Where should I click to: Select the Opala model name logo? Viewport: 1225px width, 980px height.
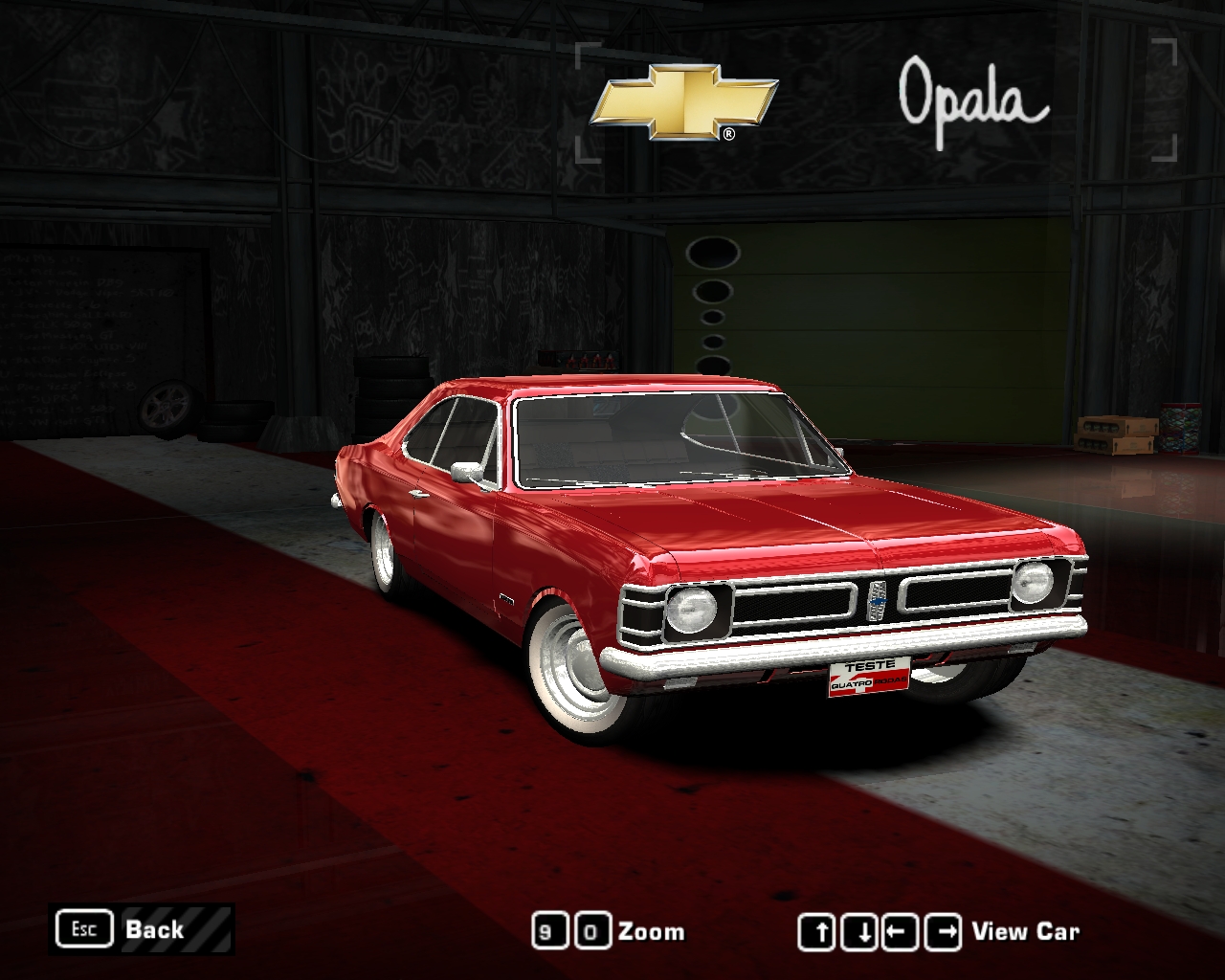click(x=971, y=100)
